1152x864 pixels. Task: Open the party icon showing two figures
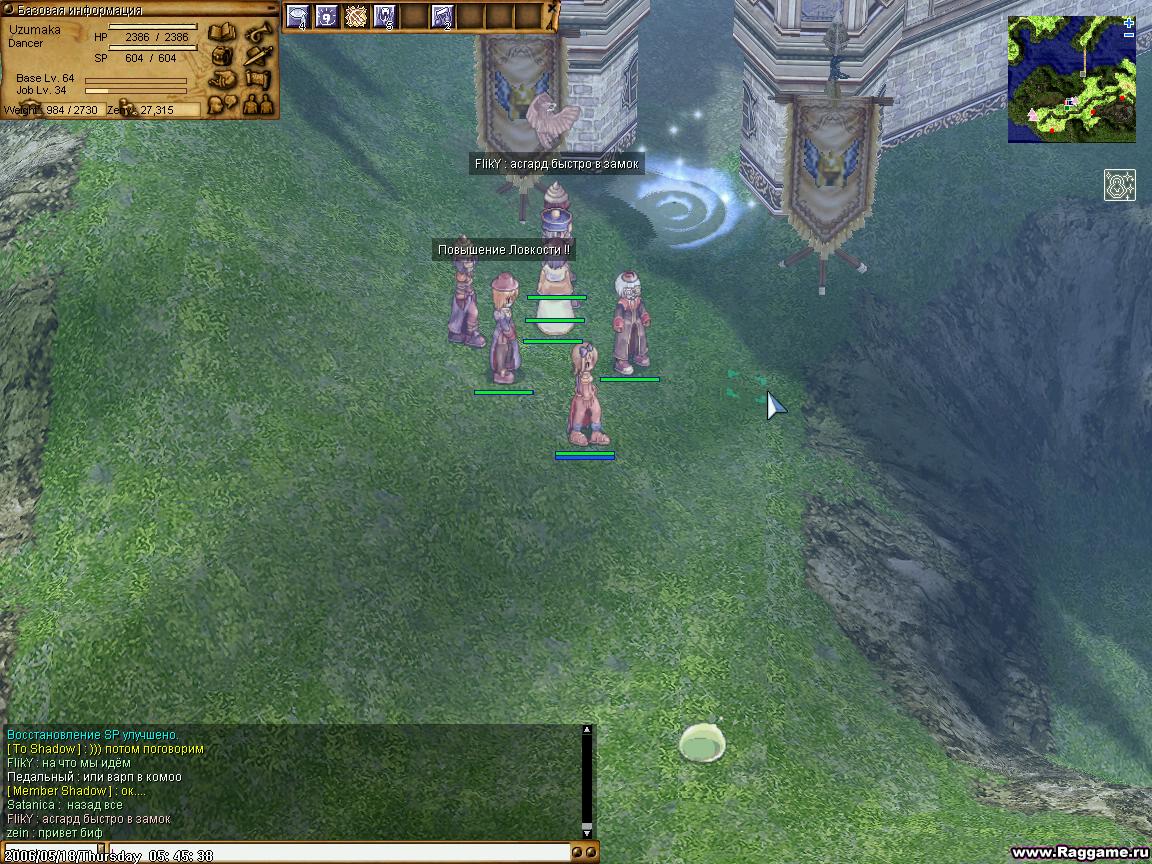[258, 102]
